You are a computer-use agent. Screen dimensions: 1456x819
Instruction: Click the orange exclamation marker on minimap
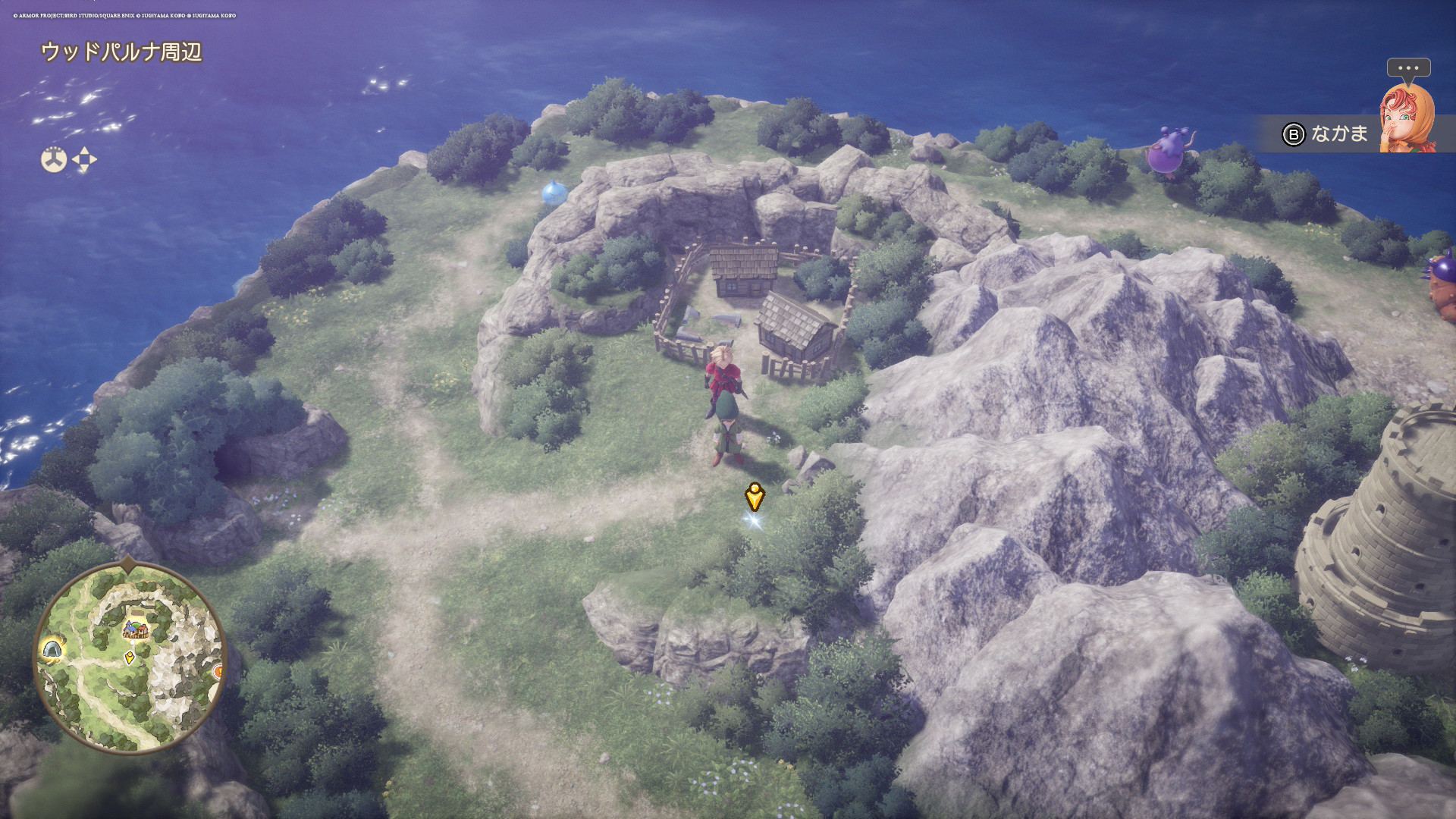[218, 671]
